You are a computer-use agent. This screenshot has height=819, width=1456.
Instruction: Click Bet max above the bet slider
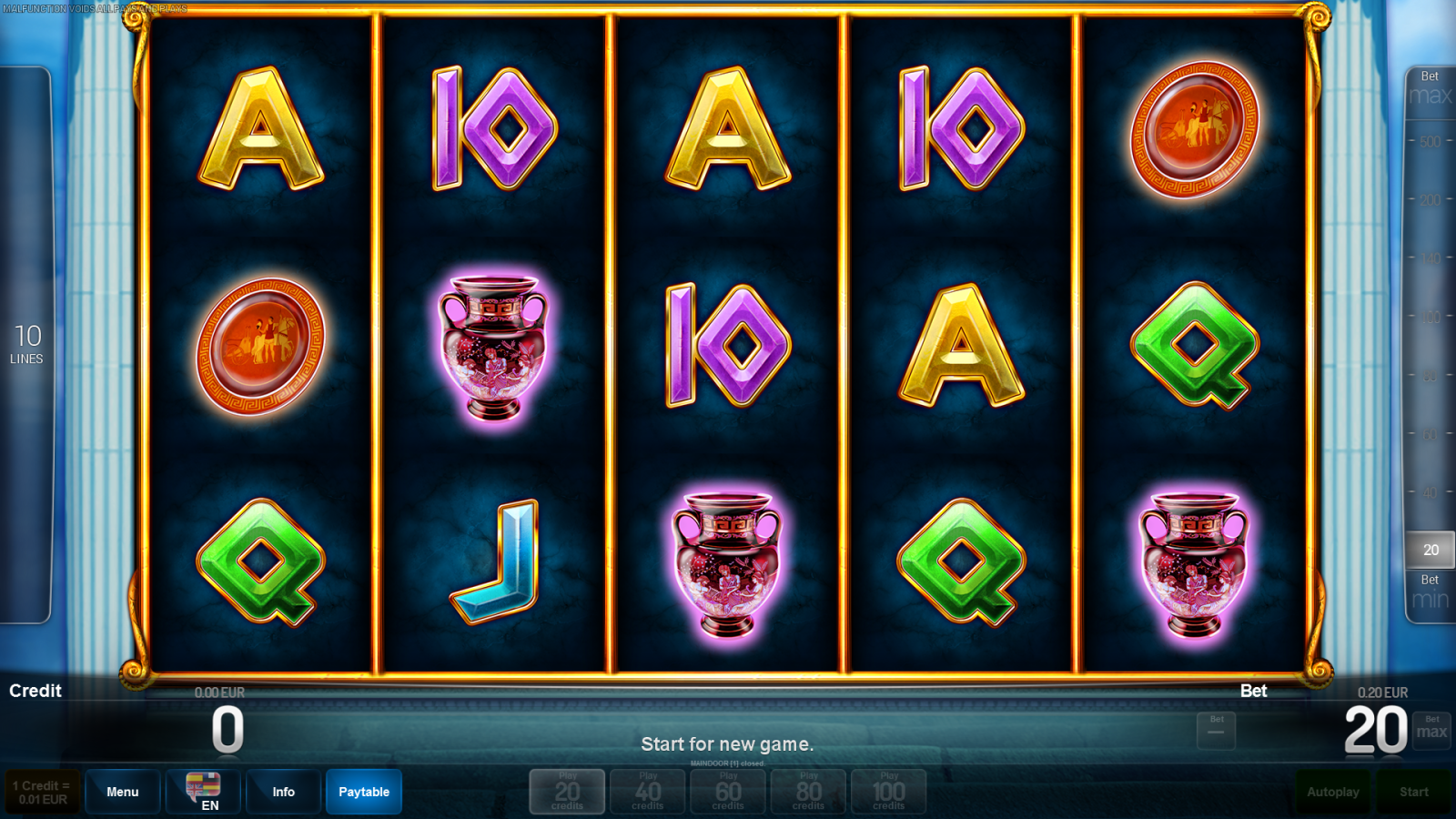[x=1430, y=88]
